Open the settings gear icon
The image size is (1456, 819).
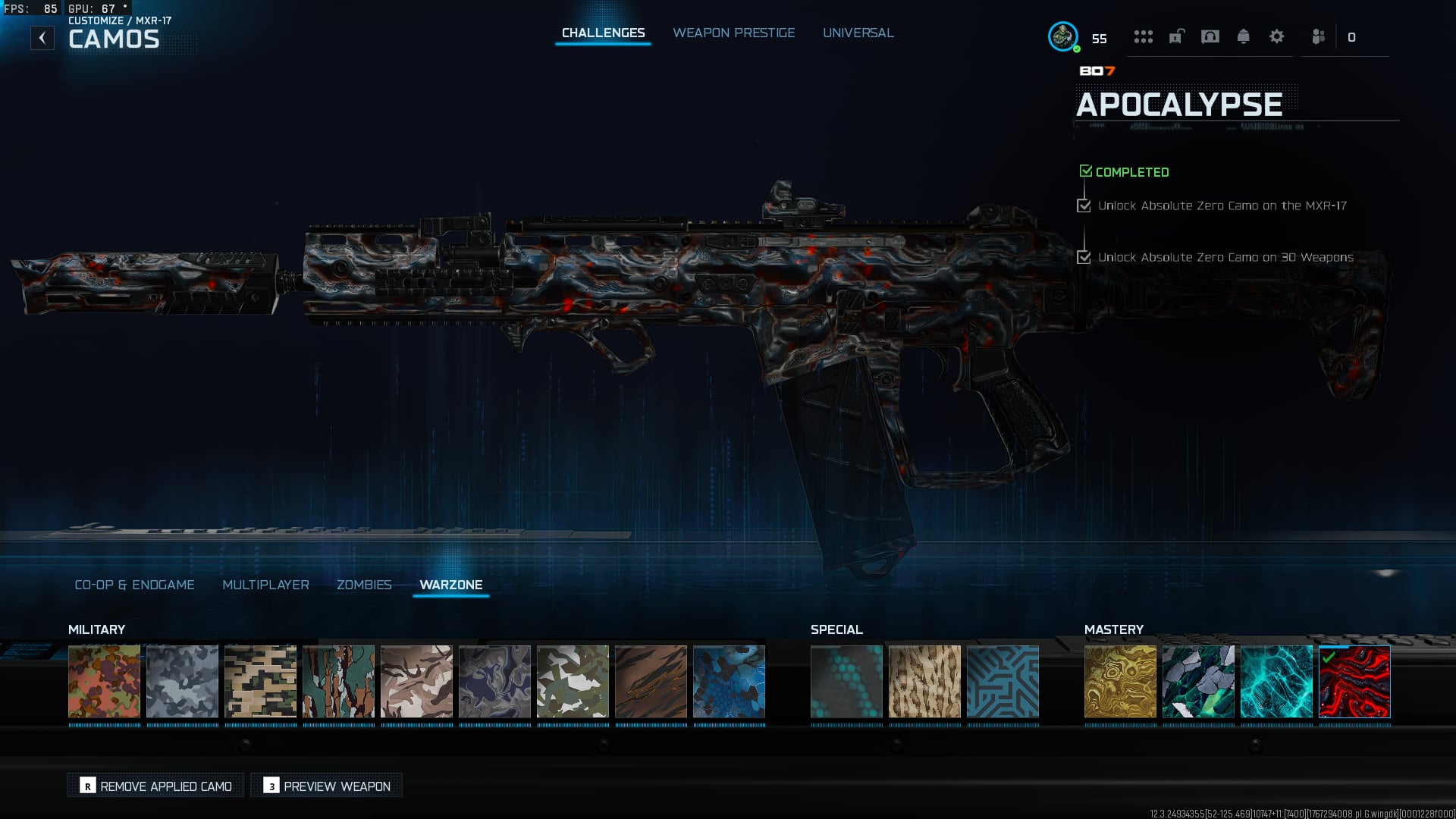(x=1276, y=36)
